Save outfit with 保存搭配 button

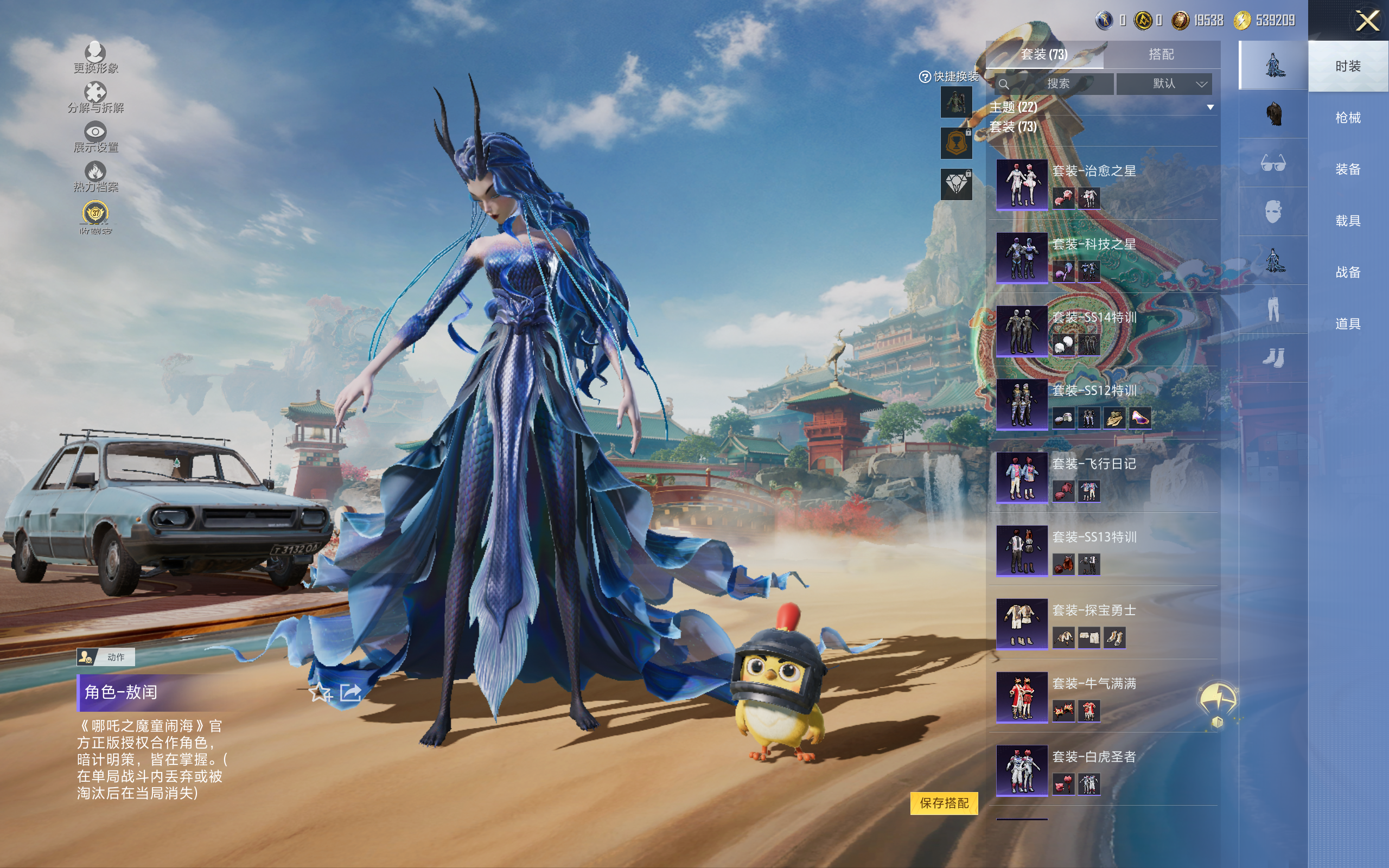point(944,802)
